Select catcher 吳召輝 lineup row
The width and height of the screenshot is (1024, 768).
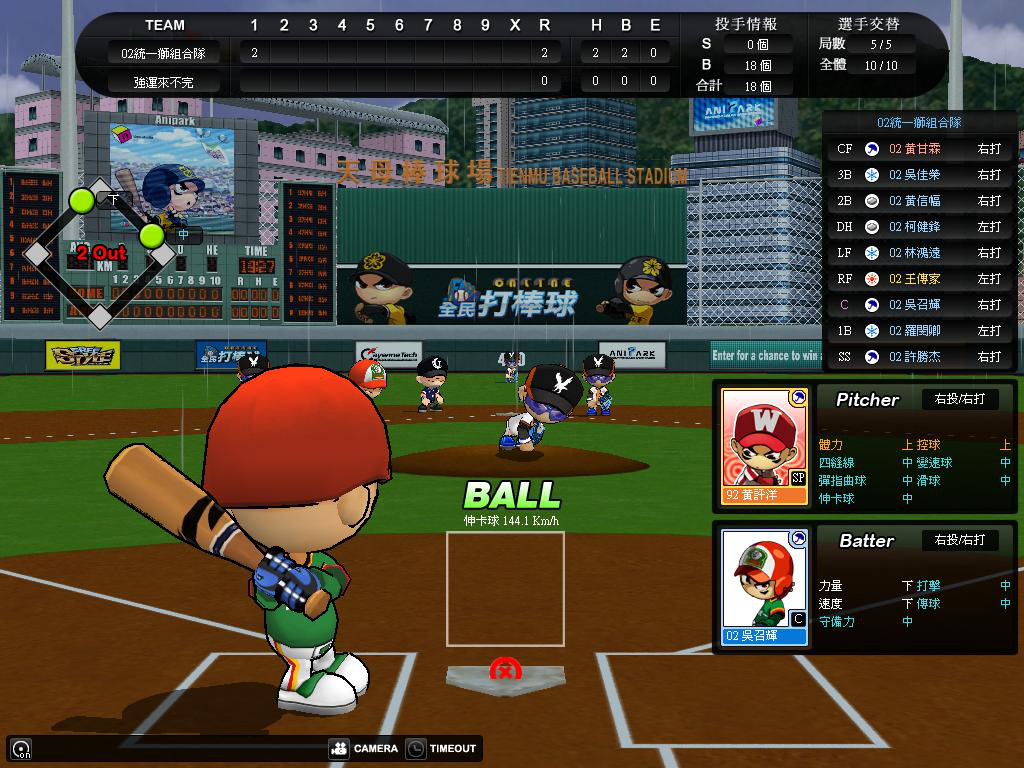918,305
